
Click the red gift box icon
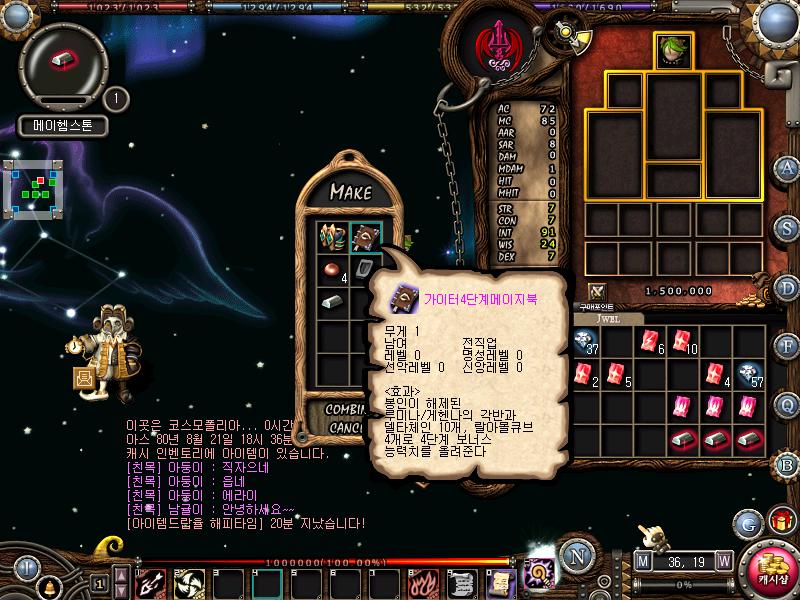[x=781, y=520]
